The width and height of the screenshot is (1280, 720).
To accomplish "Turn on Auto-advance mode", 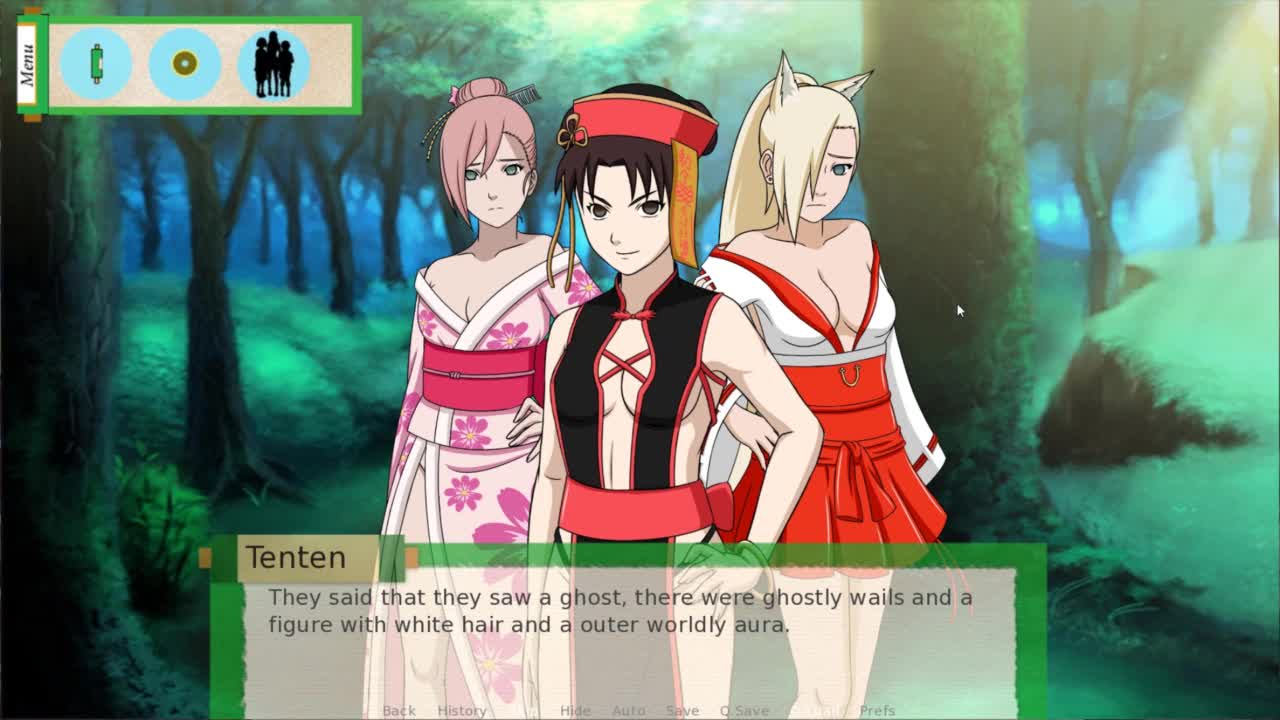I will pos(628,710).
